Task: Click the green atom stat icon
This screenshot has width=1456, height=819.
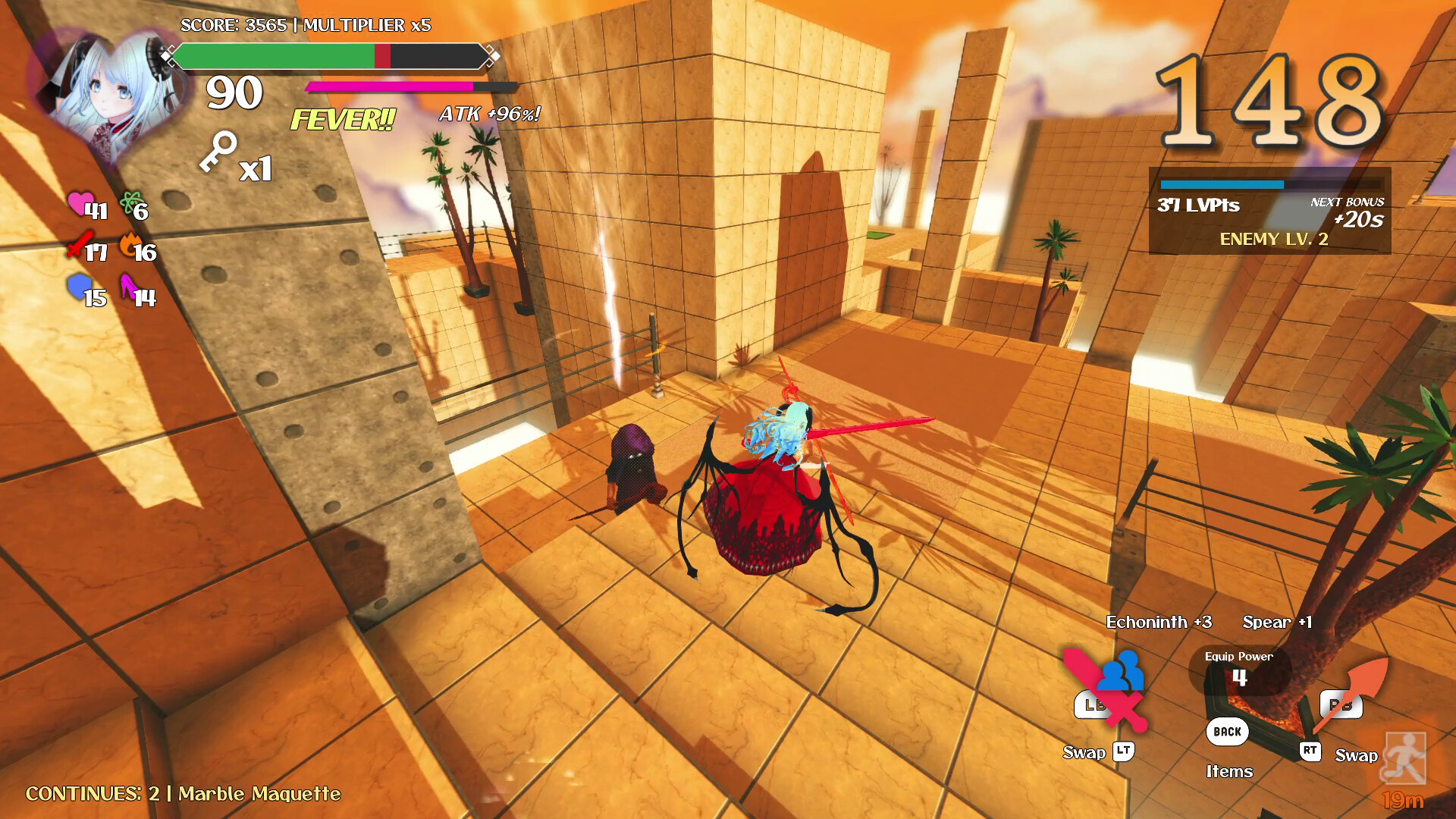Action: (132, 202)
